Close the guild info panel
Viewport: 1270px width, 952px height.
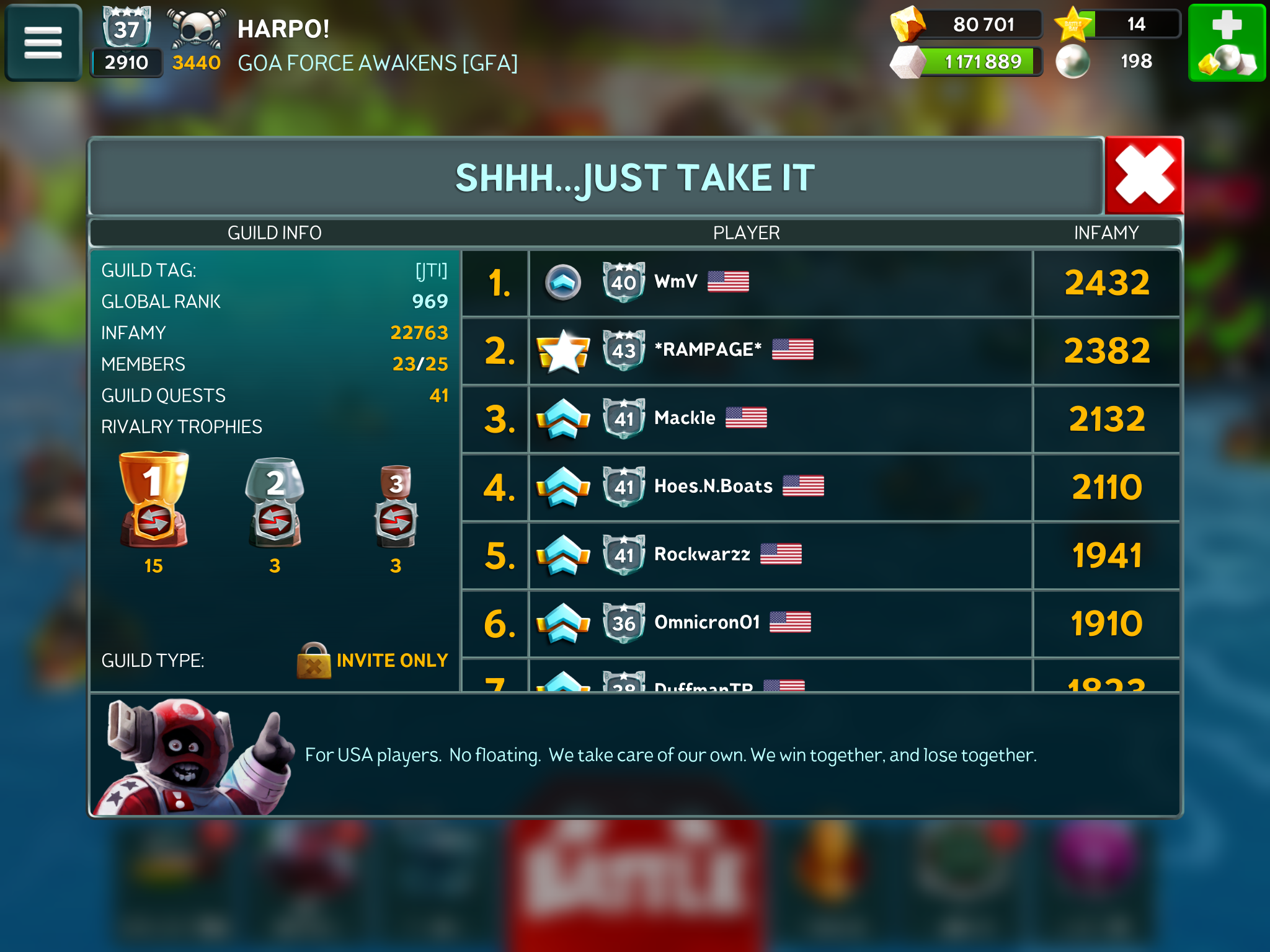point(1144,176)
